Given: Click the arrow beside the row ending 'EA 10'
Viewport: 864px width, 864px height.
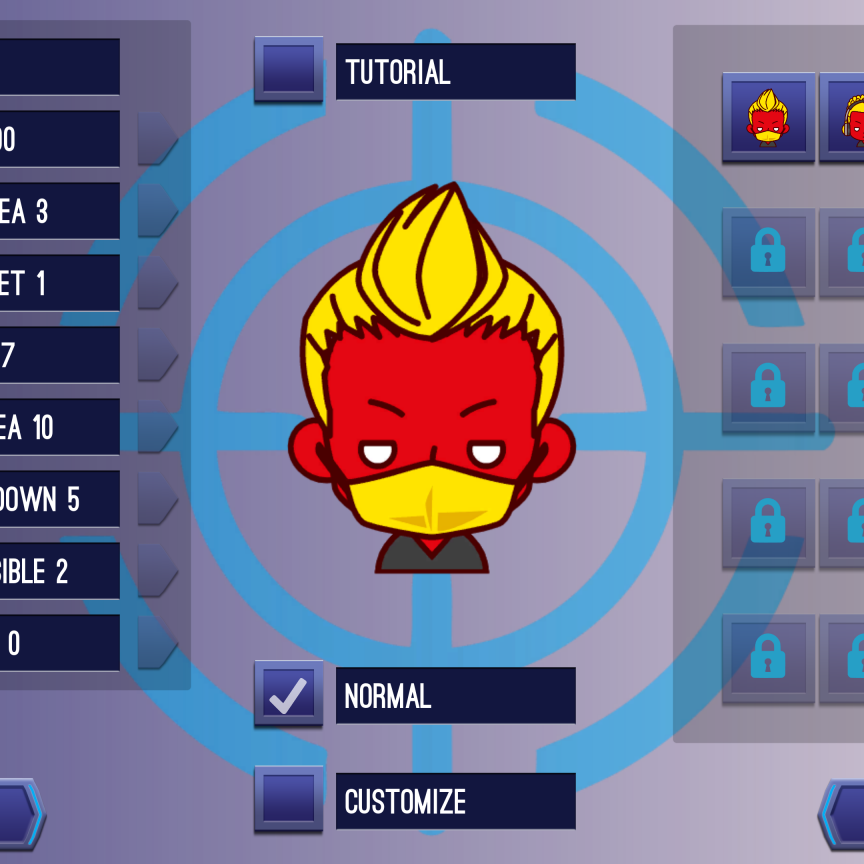Looking at the screenshot, I should click(155, 427).
